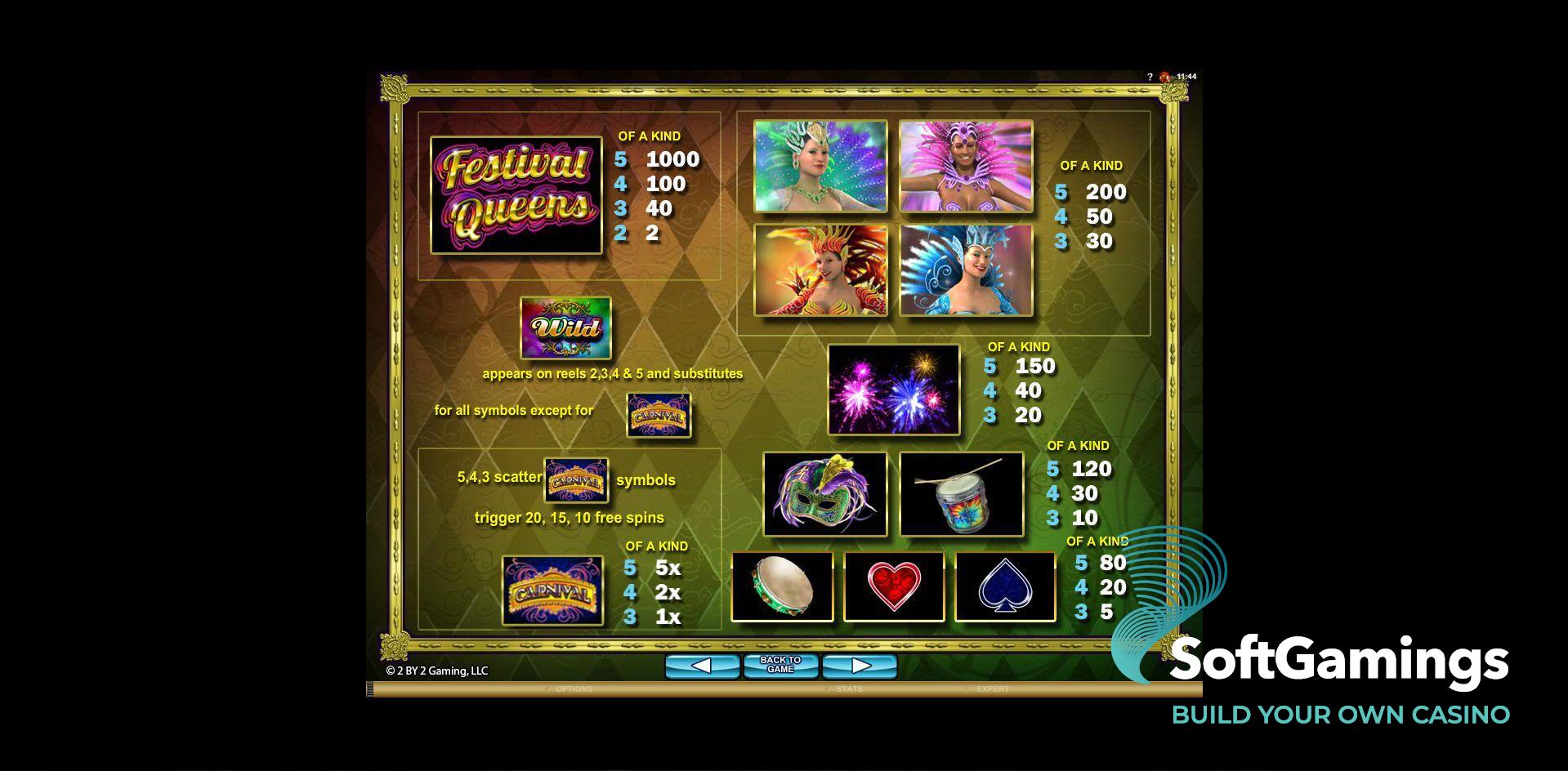Go to the previous paytable page
Image resolution: width=1568 pixels, height=771 pixels.
(x=702, y=666)
